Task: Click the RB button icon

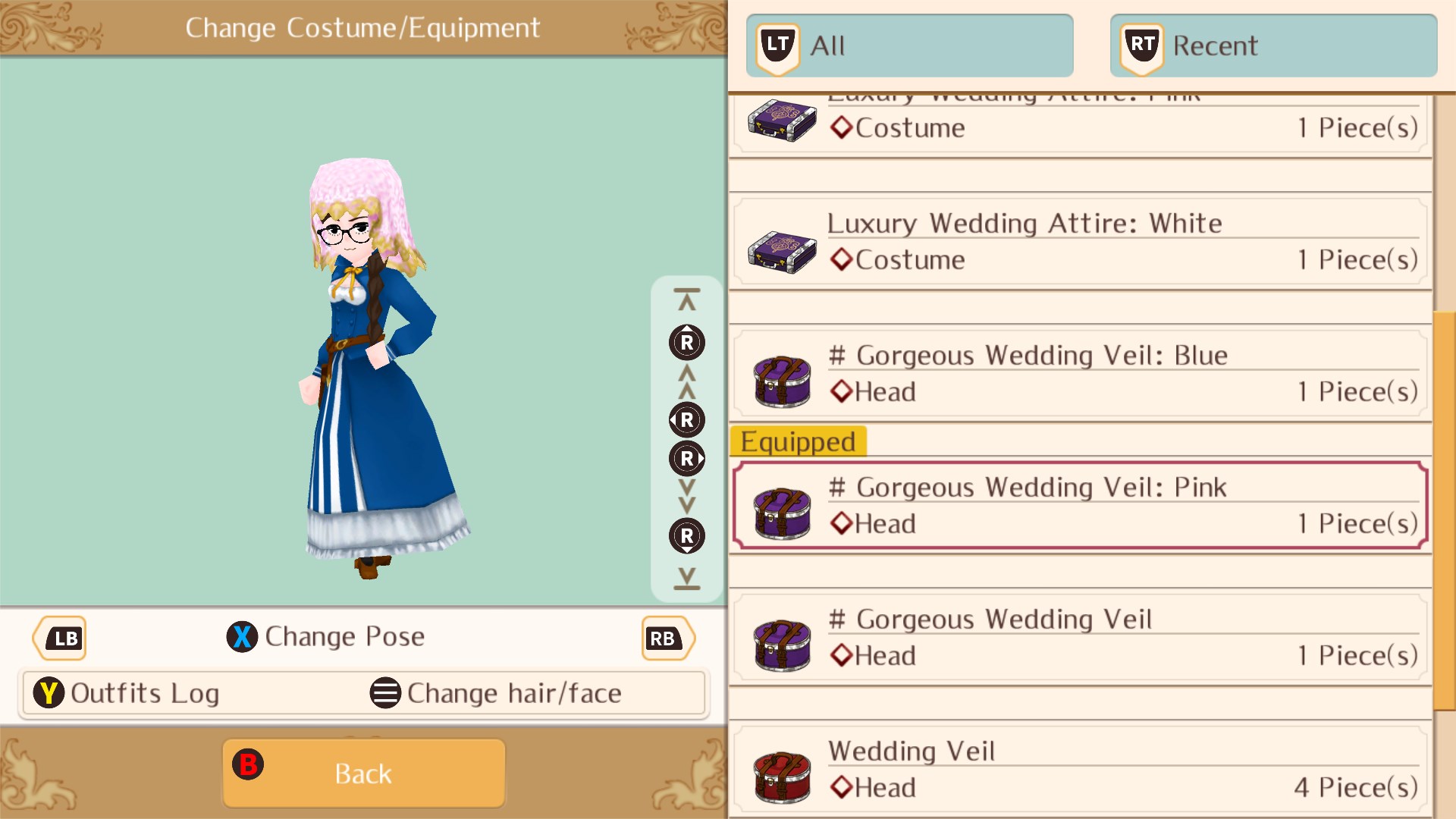Action: click(x=666, y=638)
